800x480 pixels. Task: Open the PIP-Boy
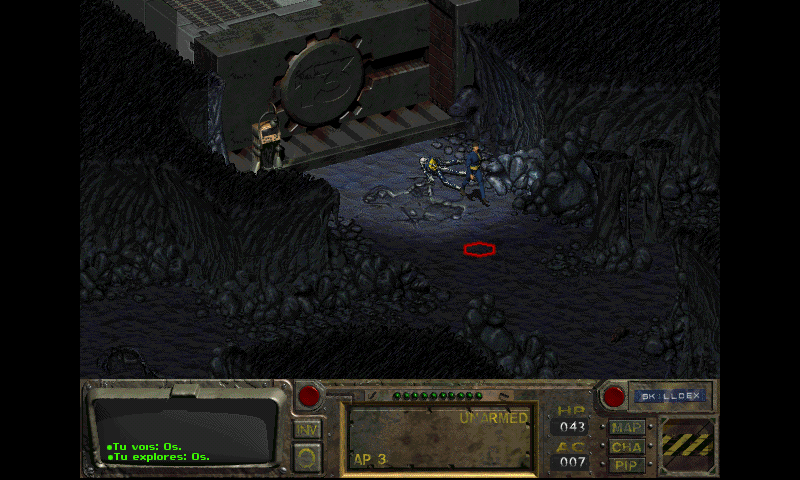tap(626, 465)
